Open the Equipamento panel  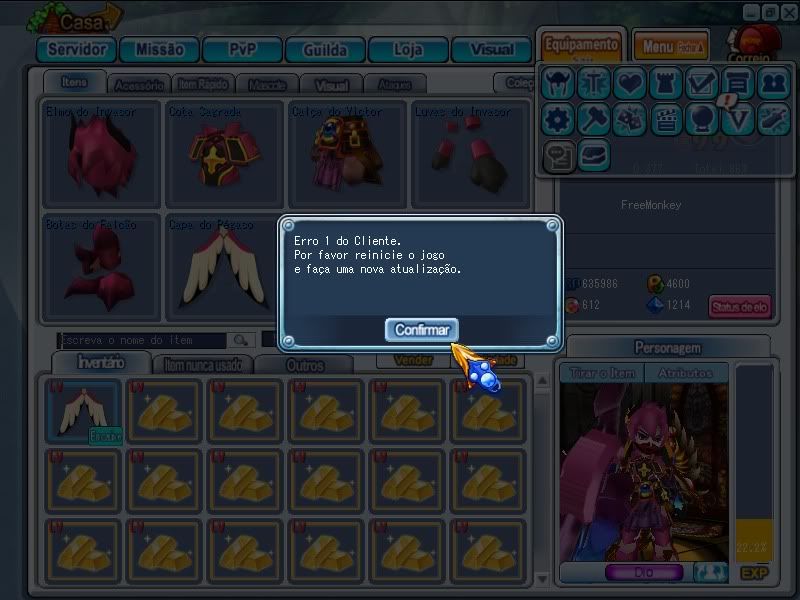(x=581, y=47)
